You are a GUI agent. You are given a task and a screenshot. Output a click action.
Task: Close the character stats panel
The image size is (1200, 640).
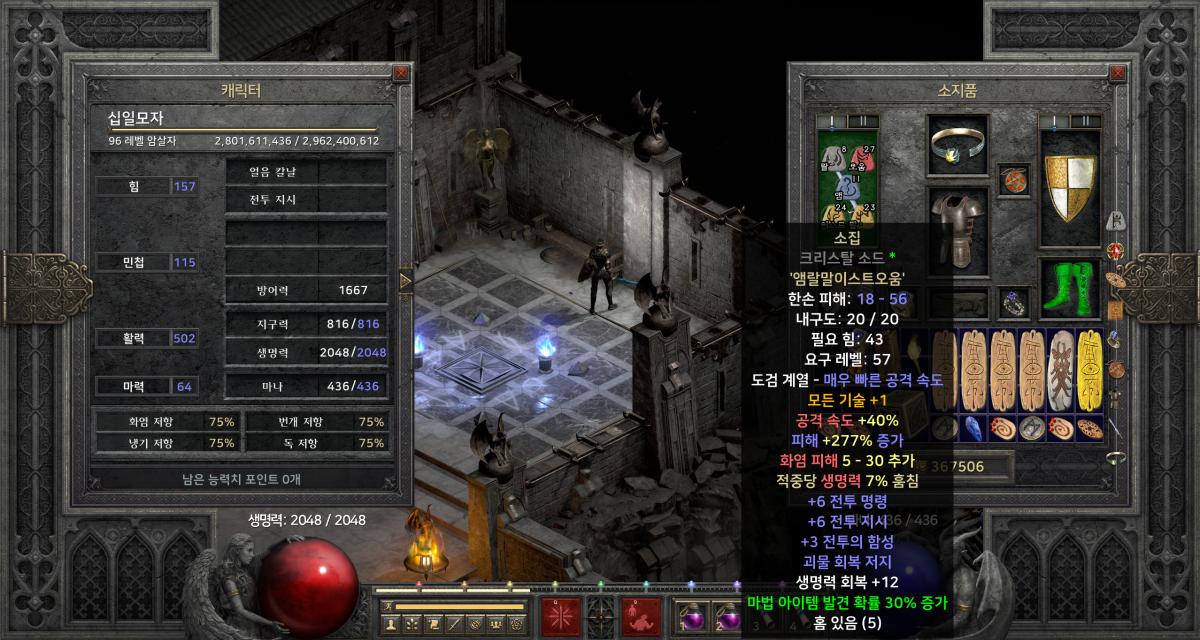pyautogui.click(x=401, y=73)
